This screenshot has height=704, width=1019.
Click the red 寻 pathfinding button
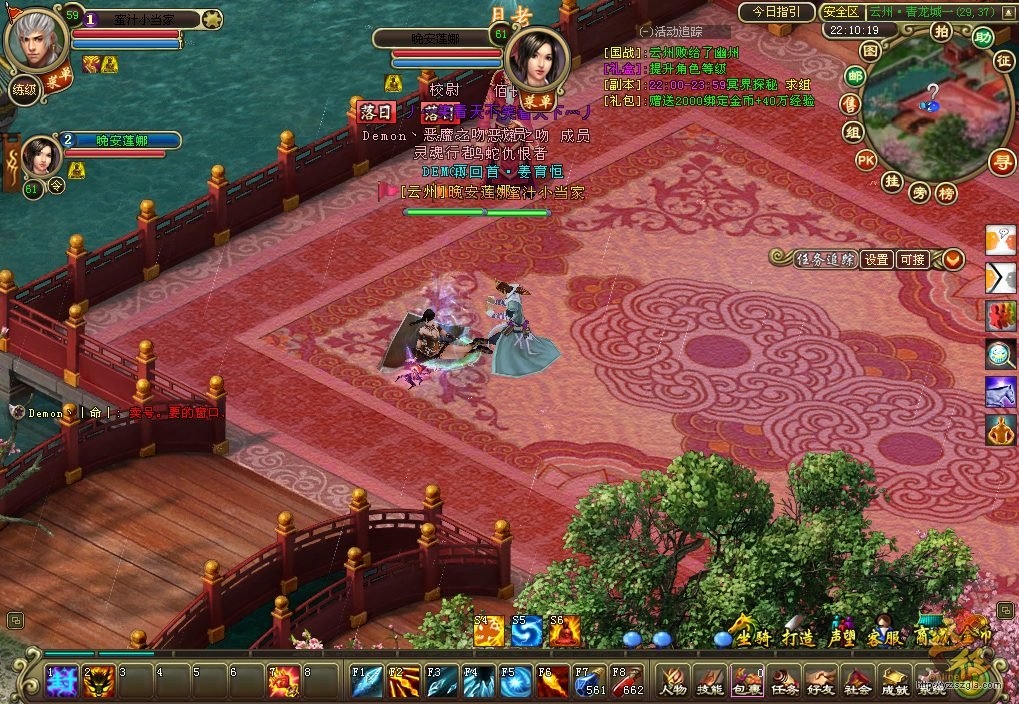point(1002,160)
